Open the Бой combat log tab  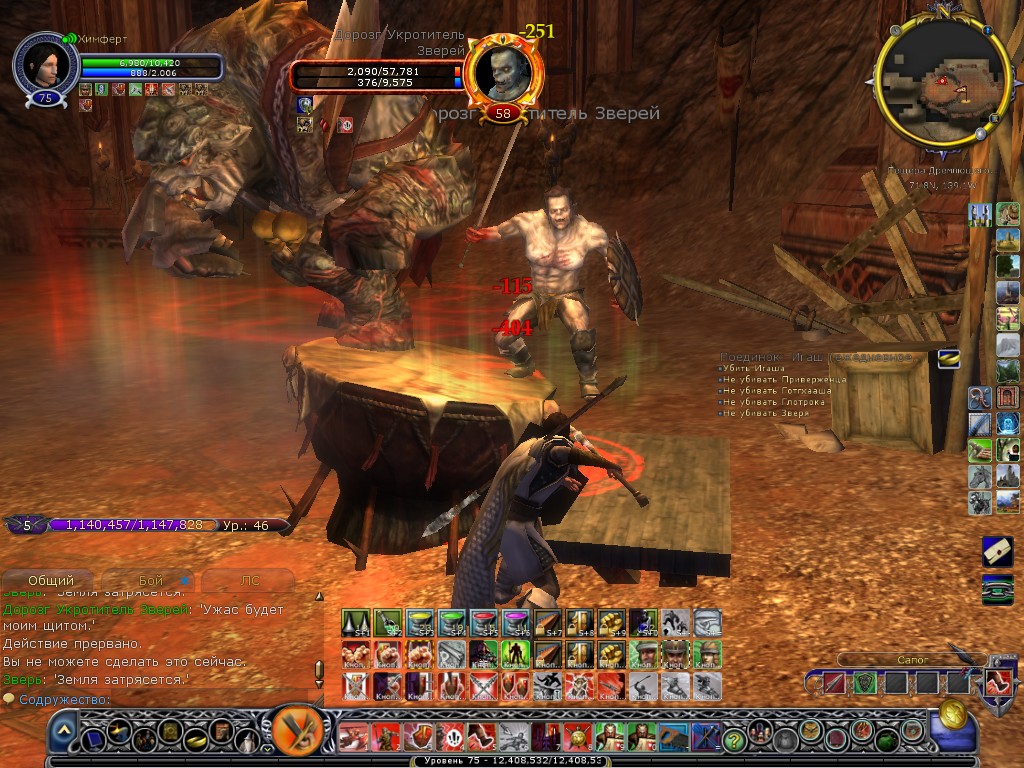(151, 580)
